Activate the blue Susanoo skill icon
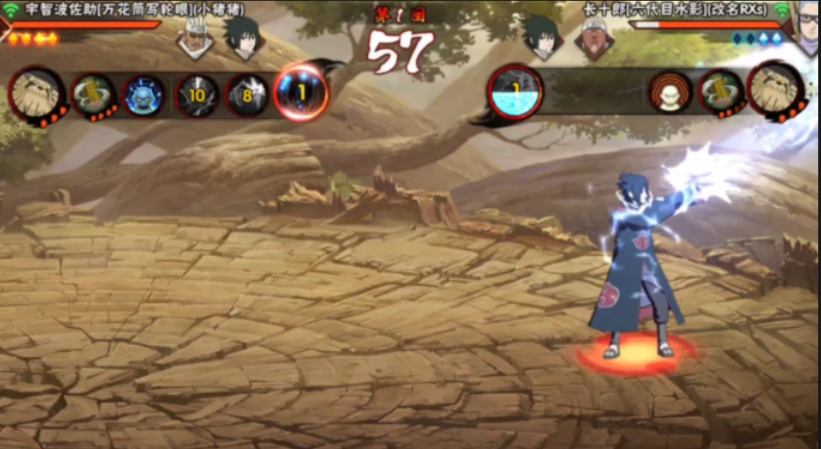821x449 pixels. point(142,95)
